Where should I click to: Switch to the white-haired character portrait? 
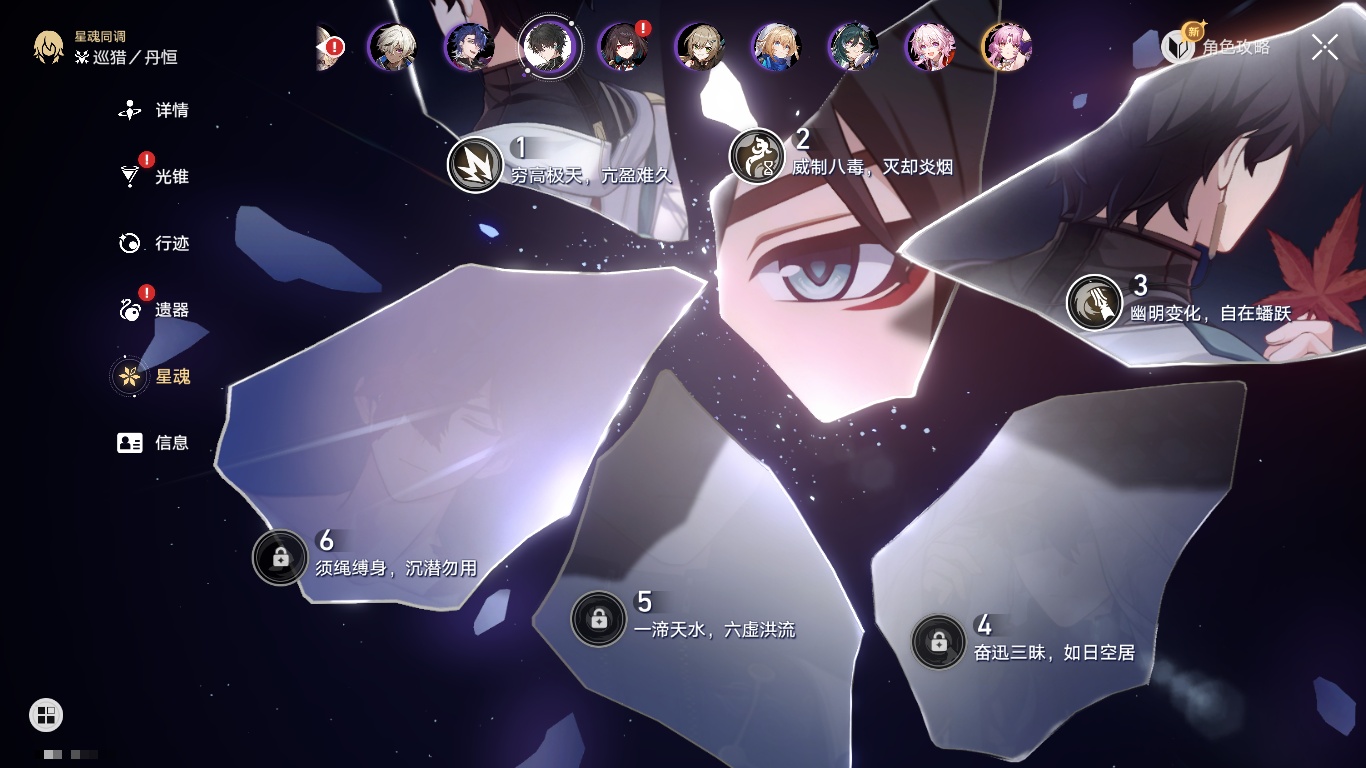click(x=392, y=47)
